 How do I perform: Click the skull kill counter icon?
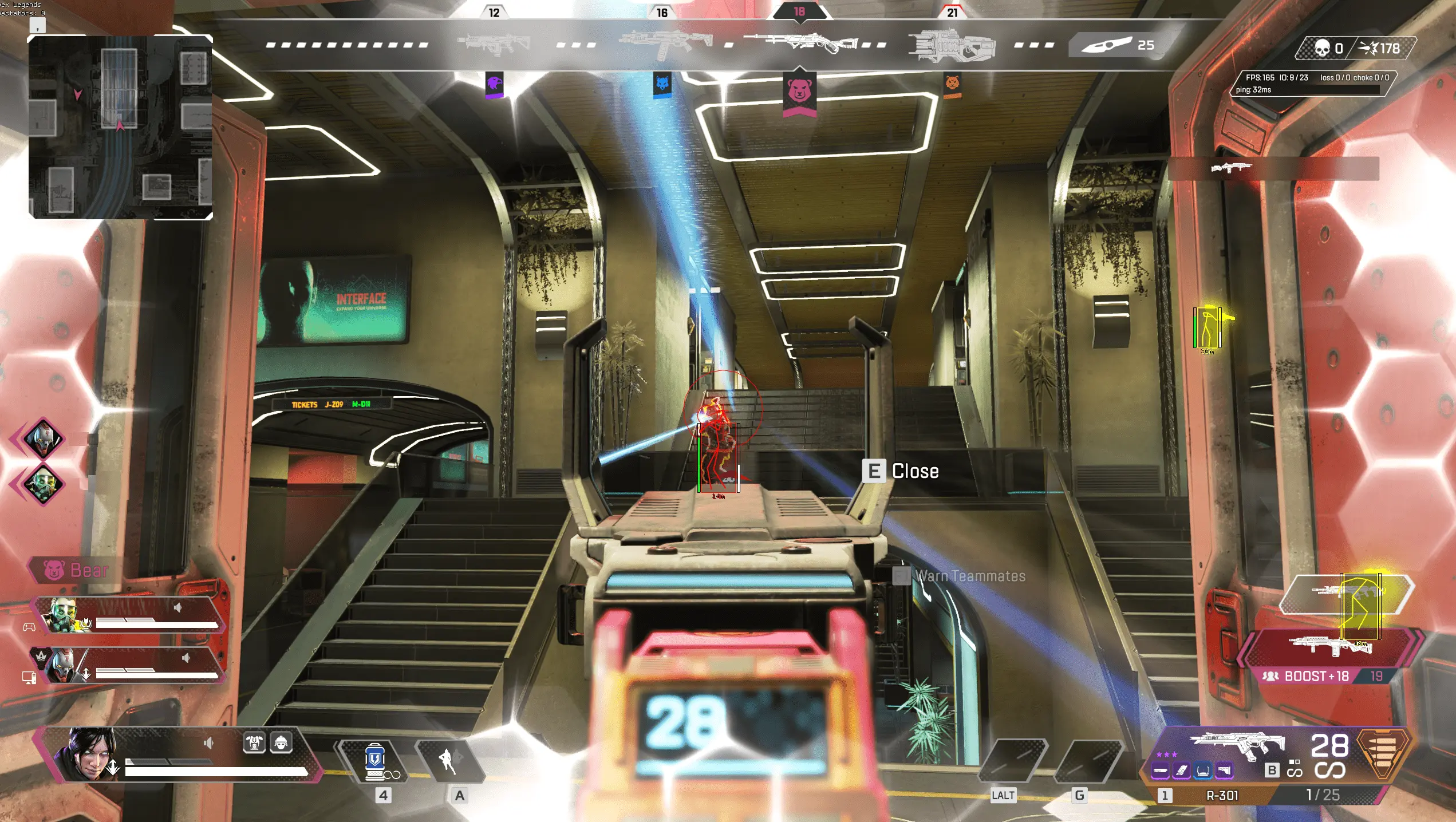(1322, 48)
